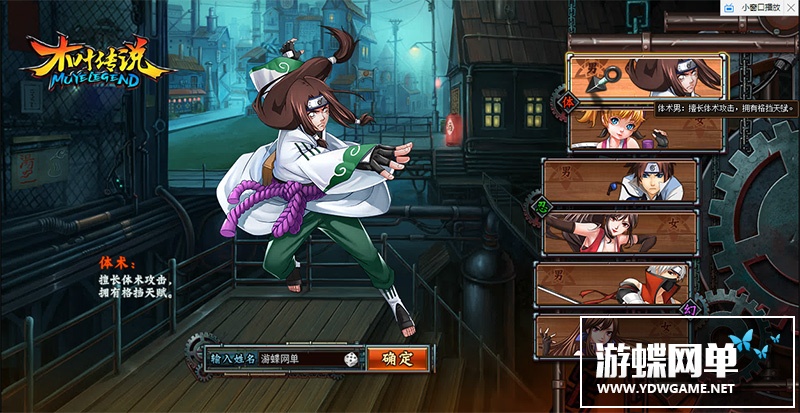Select the female ninjutsu character in red
This screenshot has width=800, height=413.
[x=633, y=233]
